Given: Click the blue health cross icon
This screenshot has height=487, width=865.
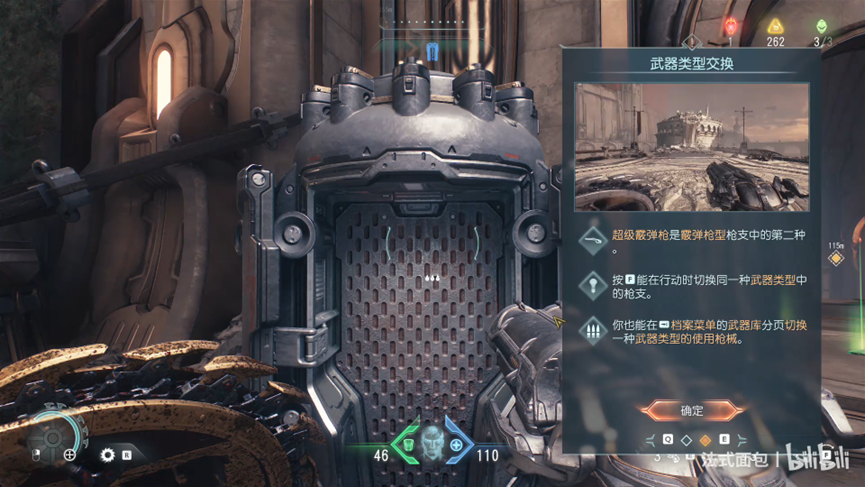Looking at the screenshot, I should click(457, 445).
